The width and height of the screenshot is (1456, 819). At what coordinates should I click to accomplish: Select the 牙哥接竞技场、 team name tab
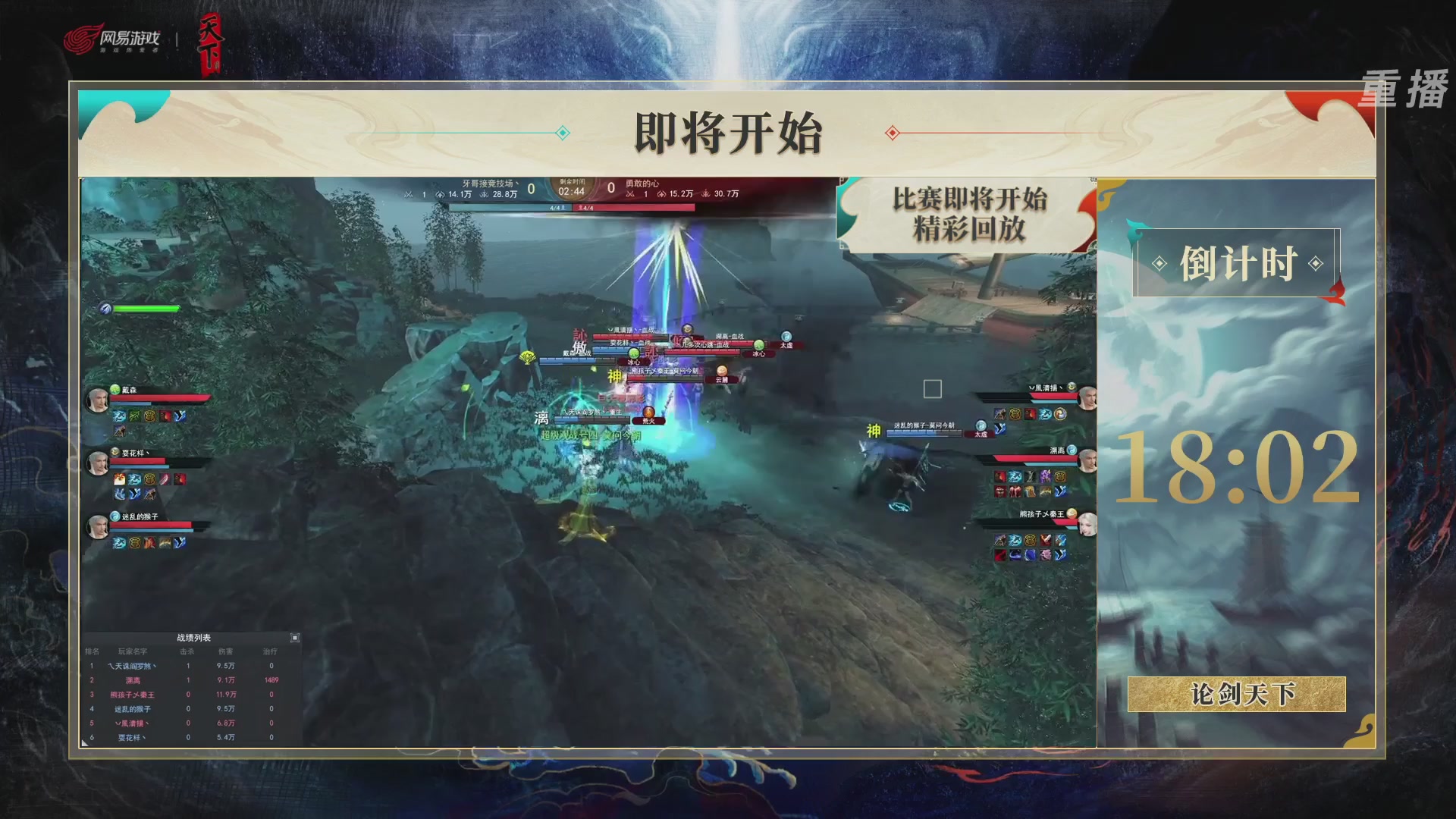490,184
